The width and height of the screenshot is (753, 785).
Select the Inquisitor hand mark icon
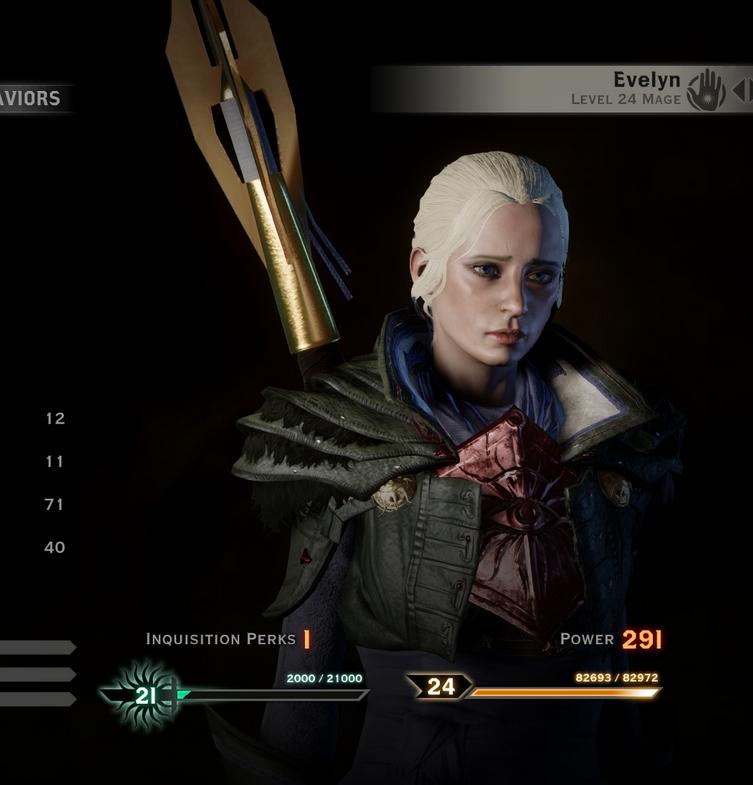pos(706,90)
